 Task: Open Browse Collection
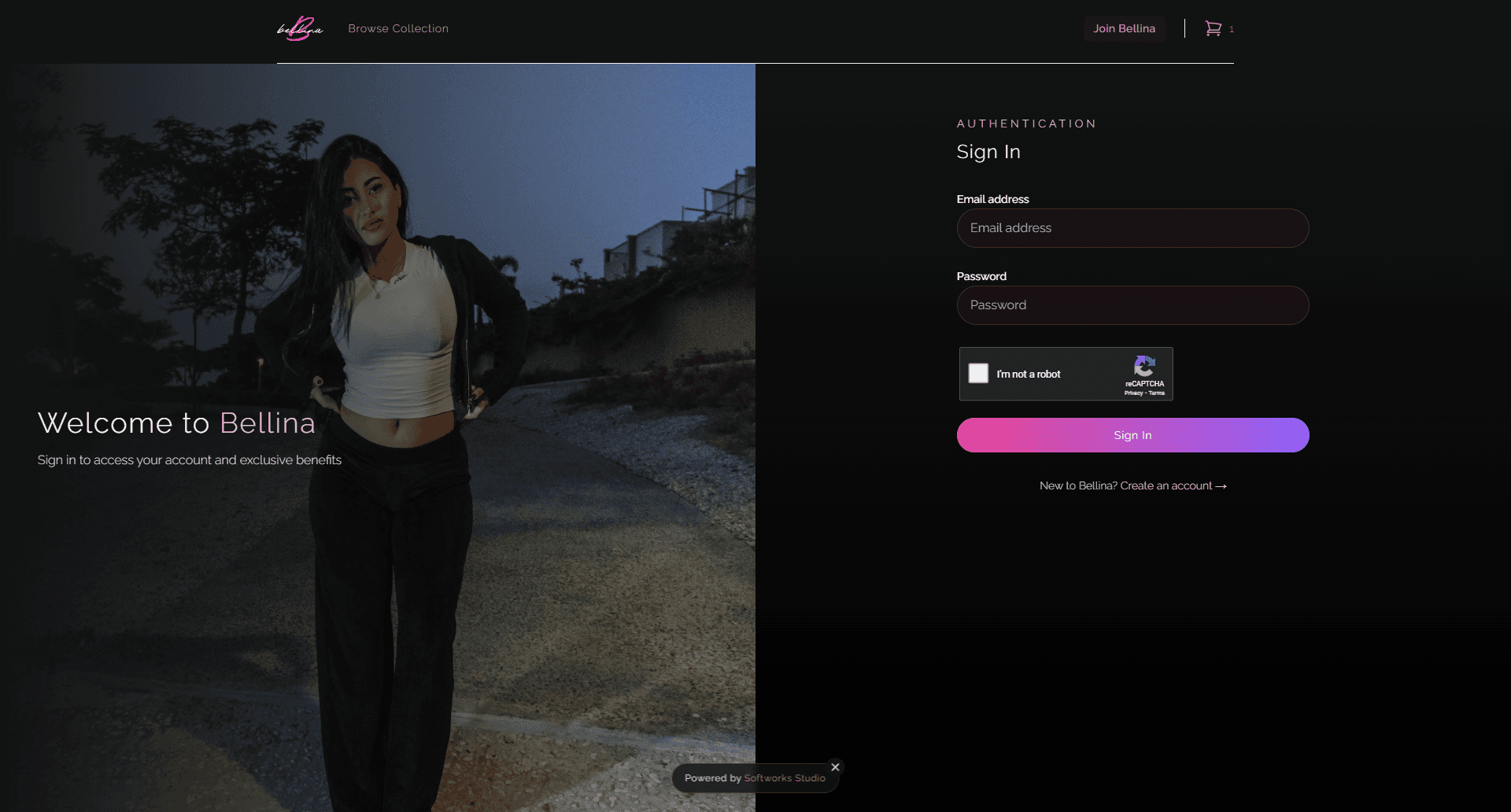[x=397, y=28]
